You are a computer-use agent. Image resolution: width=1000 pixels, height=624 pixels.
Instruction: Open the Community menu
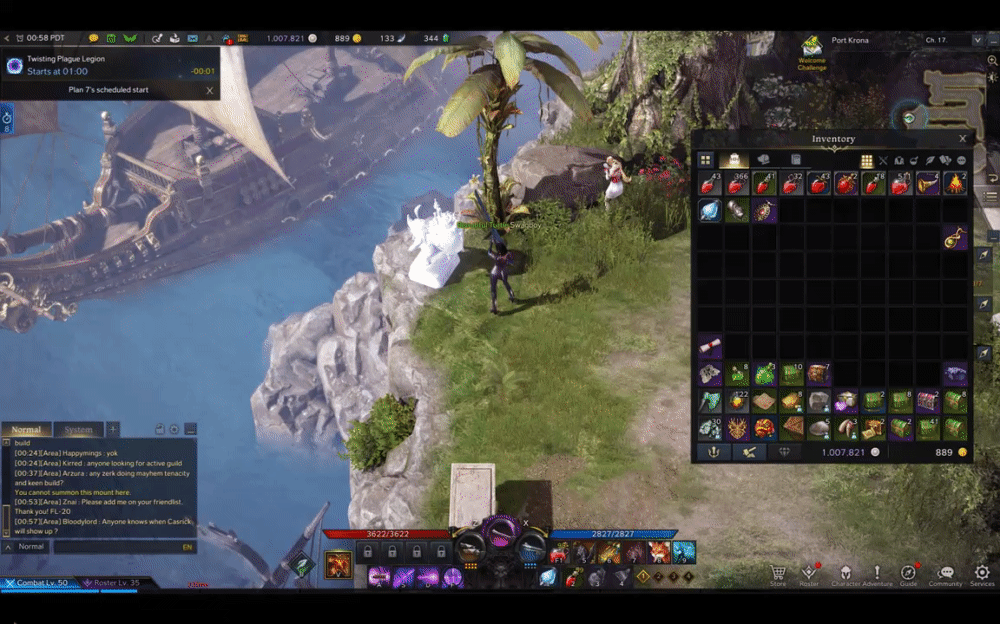(x=945, y=574)
